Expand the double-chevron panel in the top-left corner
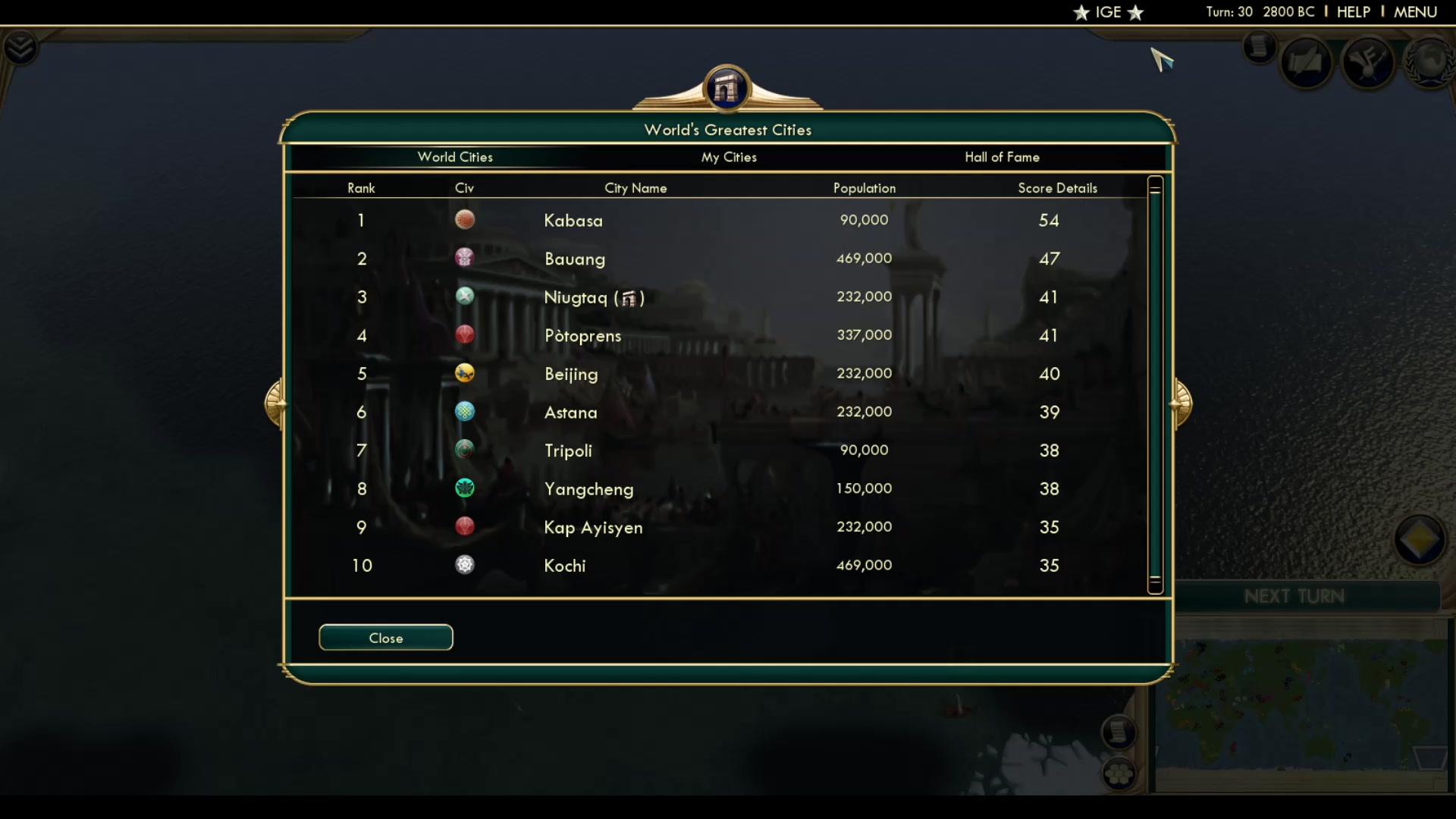Viewport: 1456px width, 819px height. (22, 47)
